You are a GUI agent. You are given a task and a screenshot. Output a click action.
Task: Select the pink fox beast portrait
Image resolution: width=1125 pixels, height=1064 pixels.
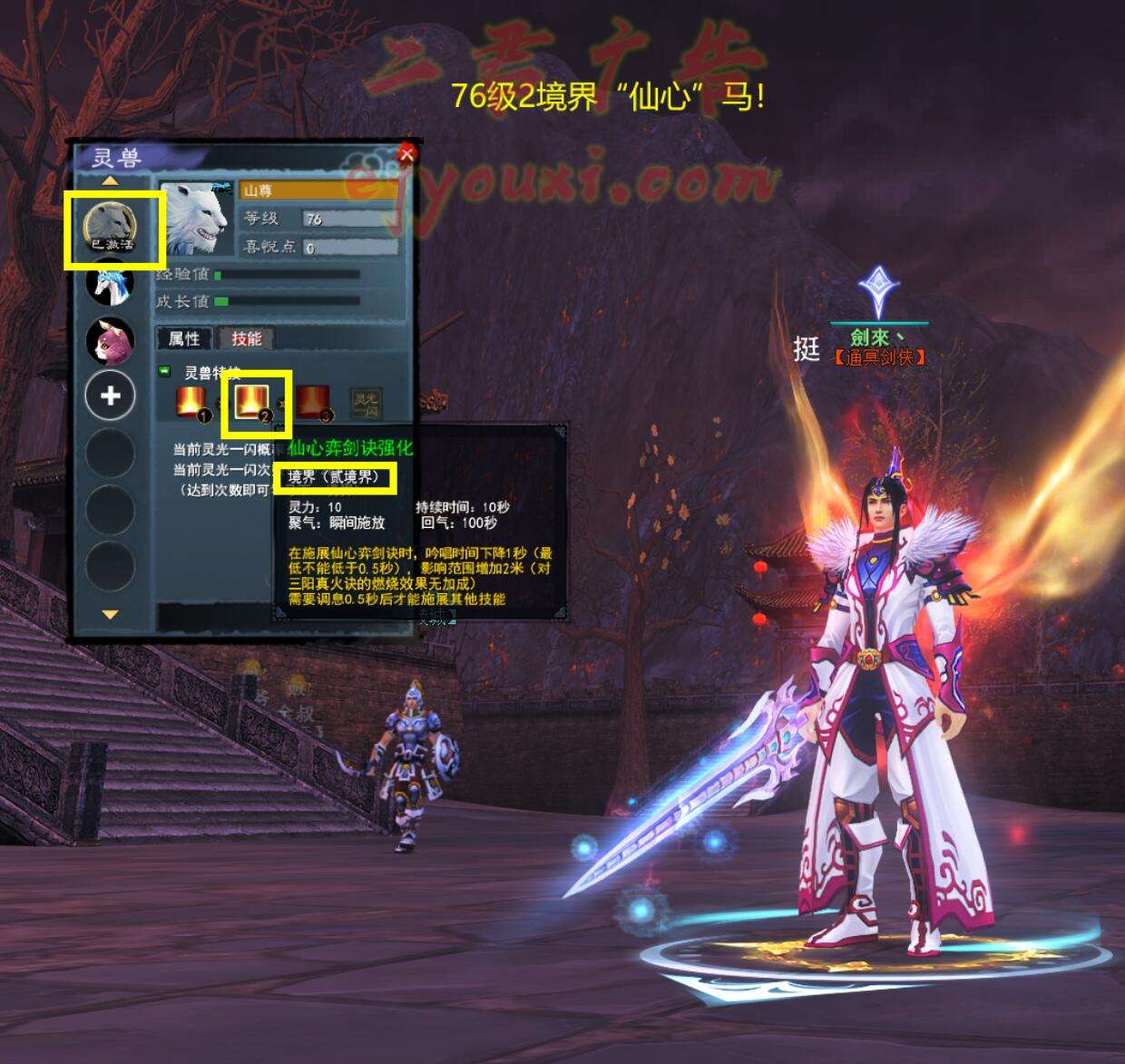111,339
